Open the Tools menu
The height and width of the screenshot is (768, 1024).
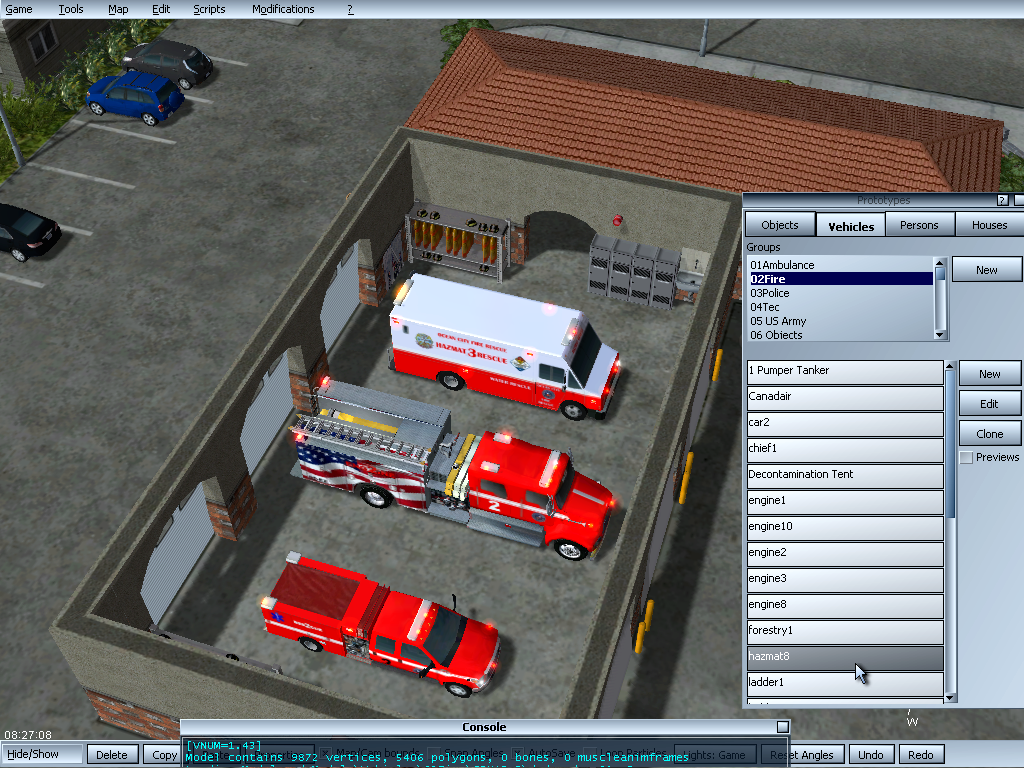[x=71, y=9]
